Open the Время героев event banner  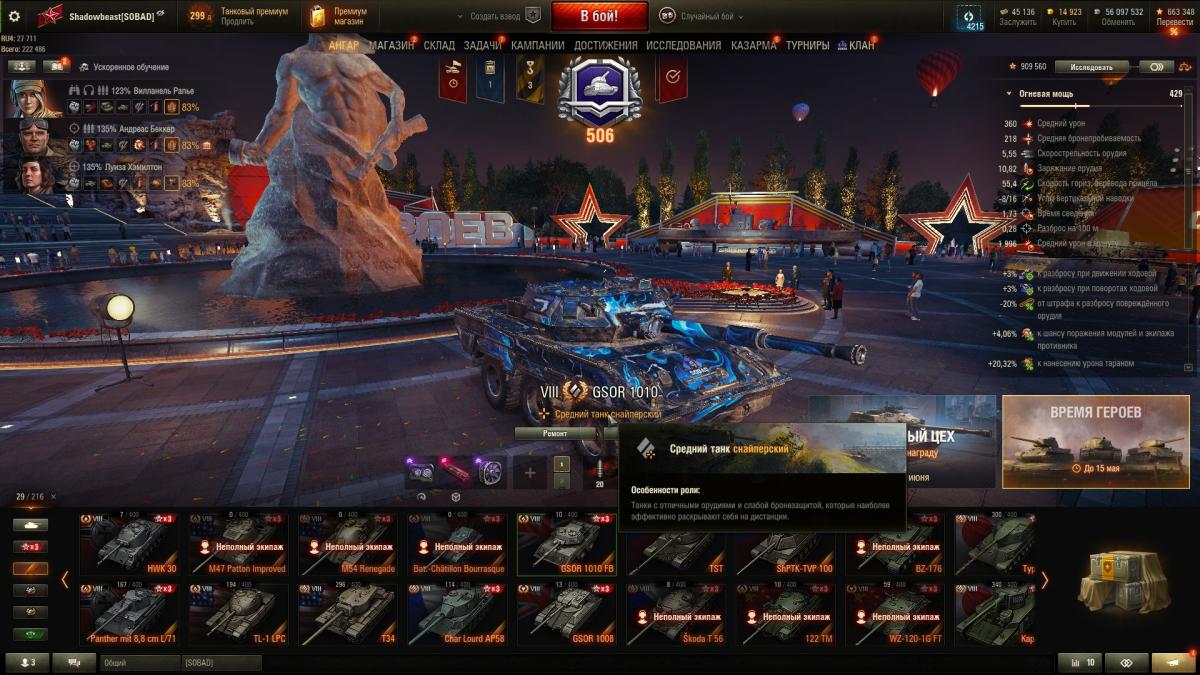click(x=1096, y=440)
